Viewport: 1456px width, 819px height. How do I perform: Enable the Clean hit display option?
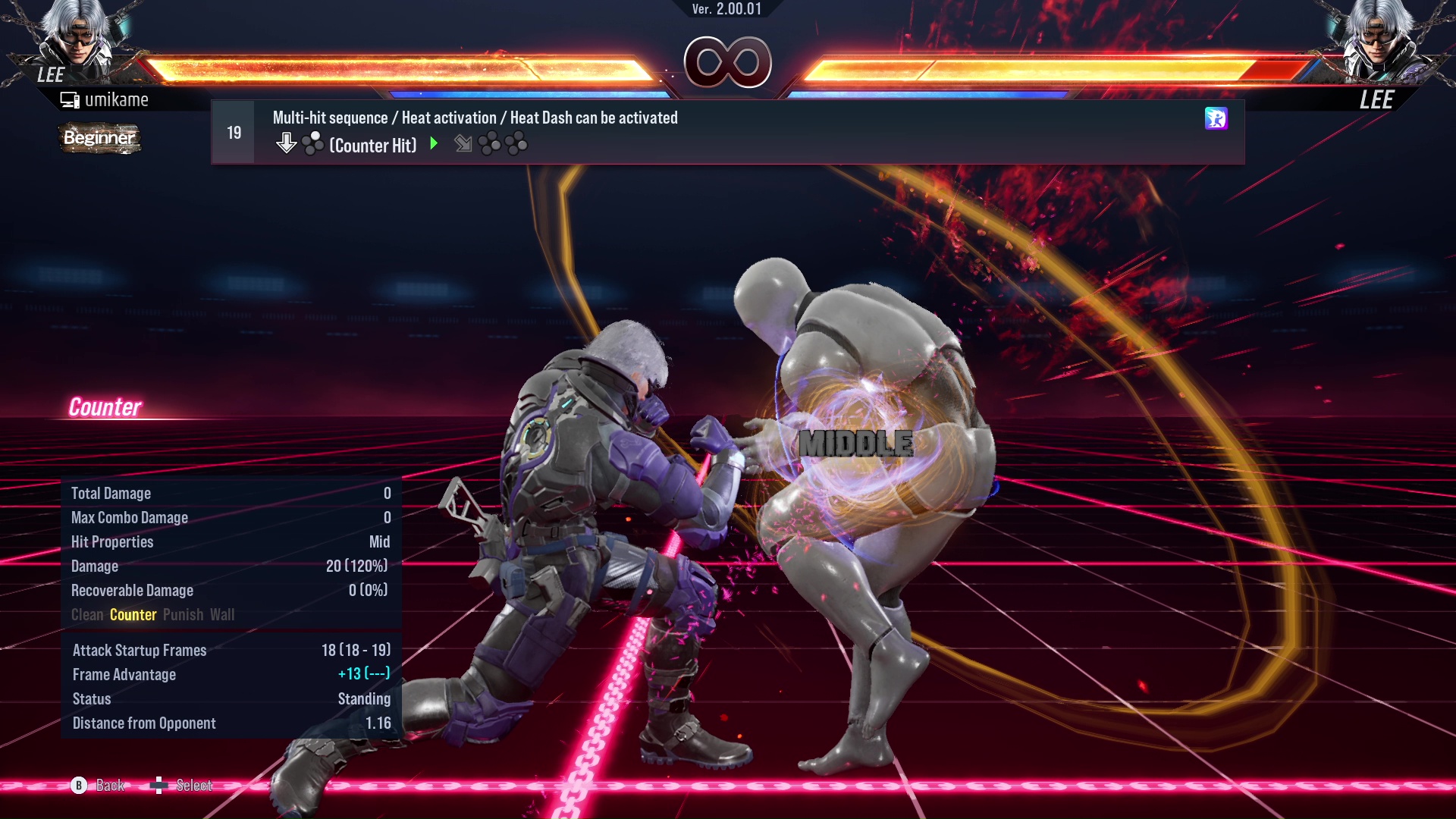87,615
